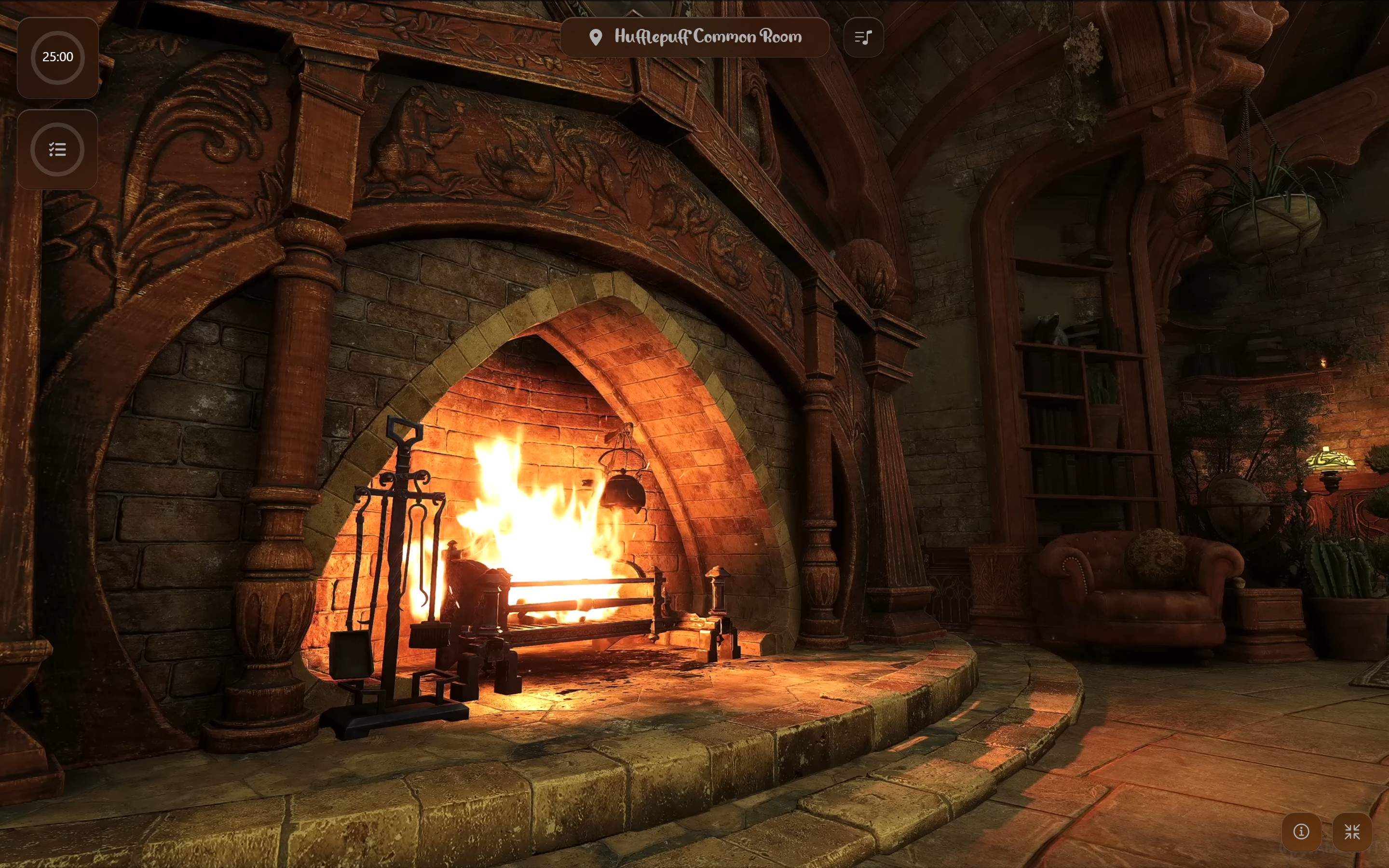1389x868 pixels.
Task: Exit fullscreen with the collapse arrows button
Action: click(1352, 831)
